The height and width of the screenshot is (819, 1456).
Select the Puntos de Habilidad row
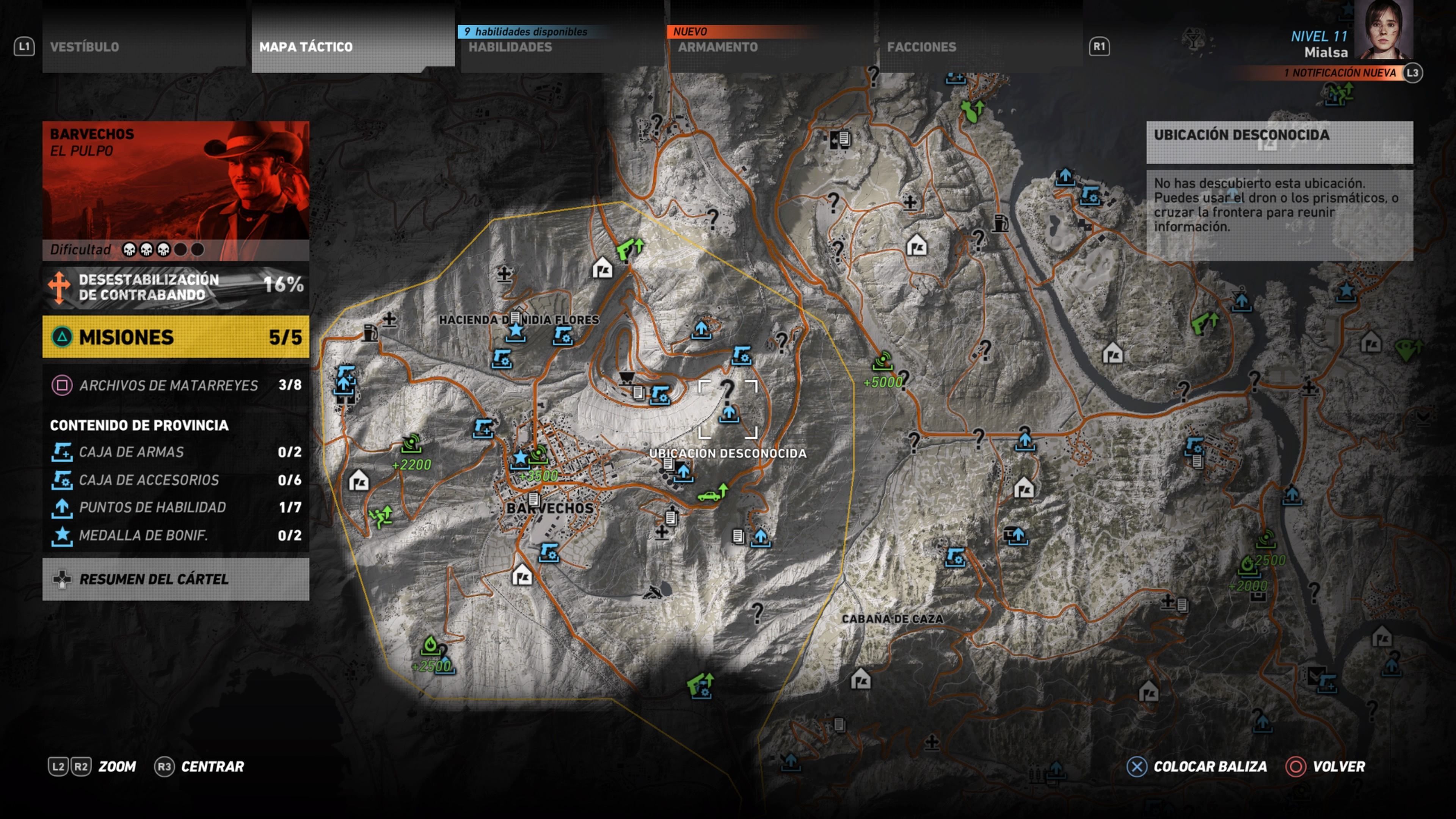click(x=176, y=508)
